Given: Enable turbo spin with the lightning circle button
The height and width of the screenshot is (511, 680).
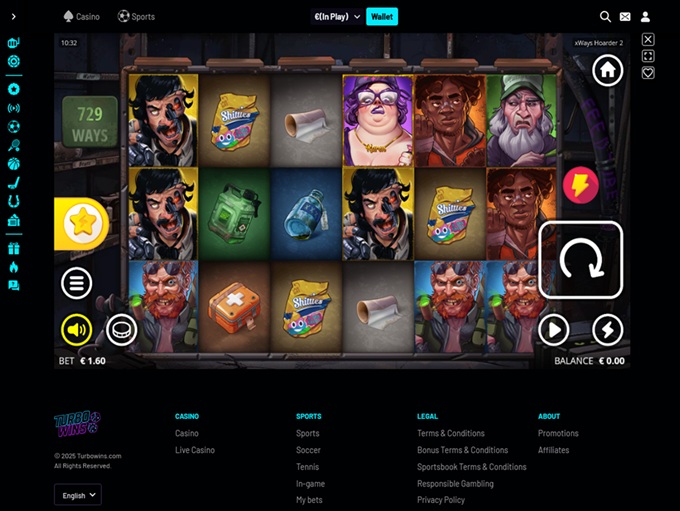Looking at the screenshot, I should pos(607,329).
